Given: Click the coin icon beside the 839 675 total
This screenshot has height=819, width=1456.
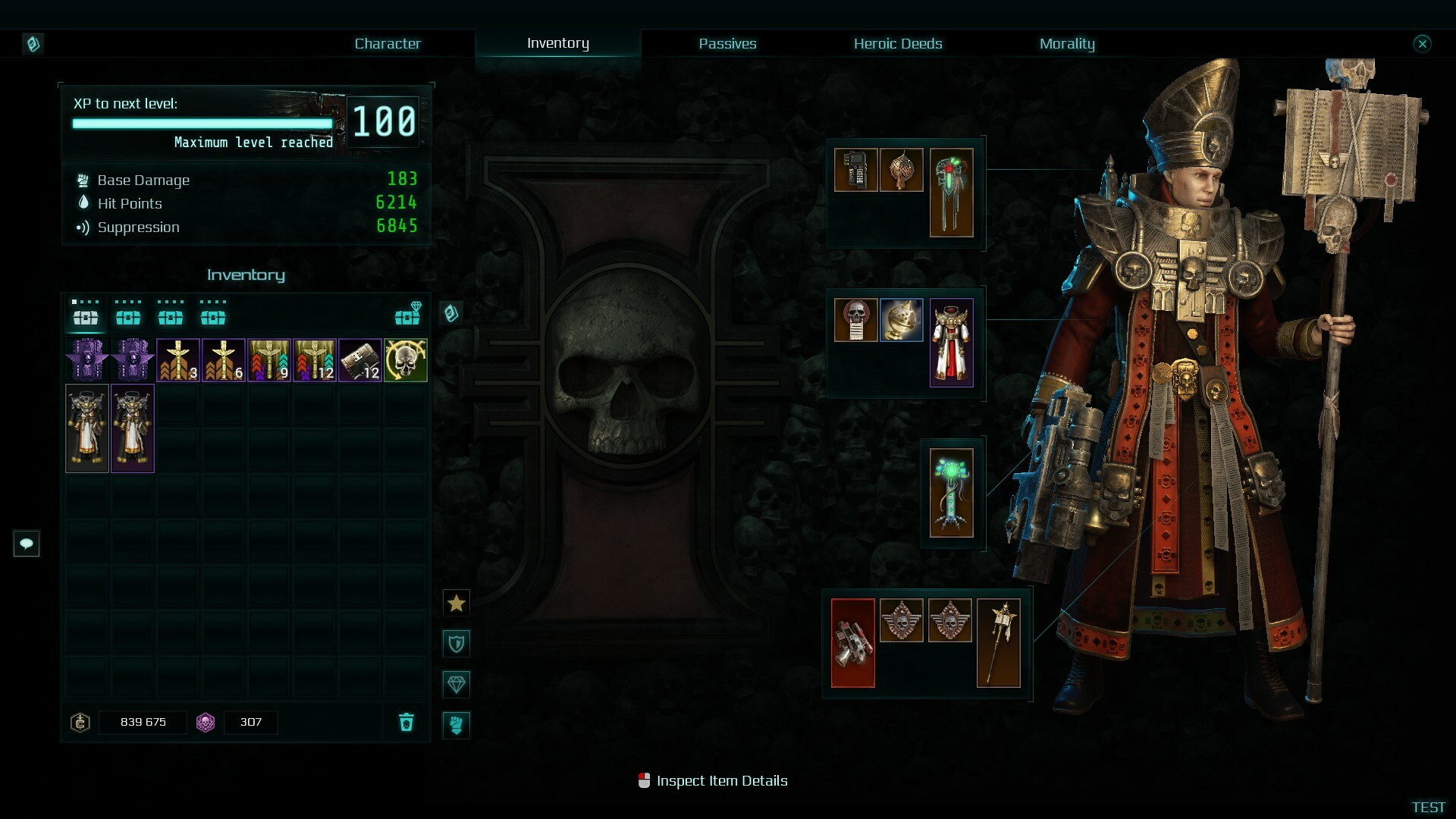Looking at the screenshot, I should [80, 723].
